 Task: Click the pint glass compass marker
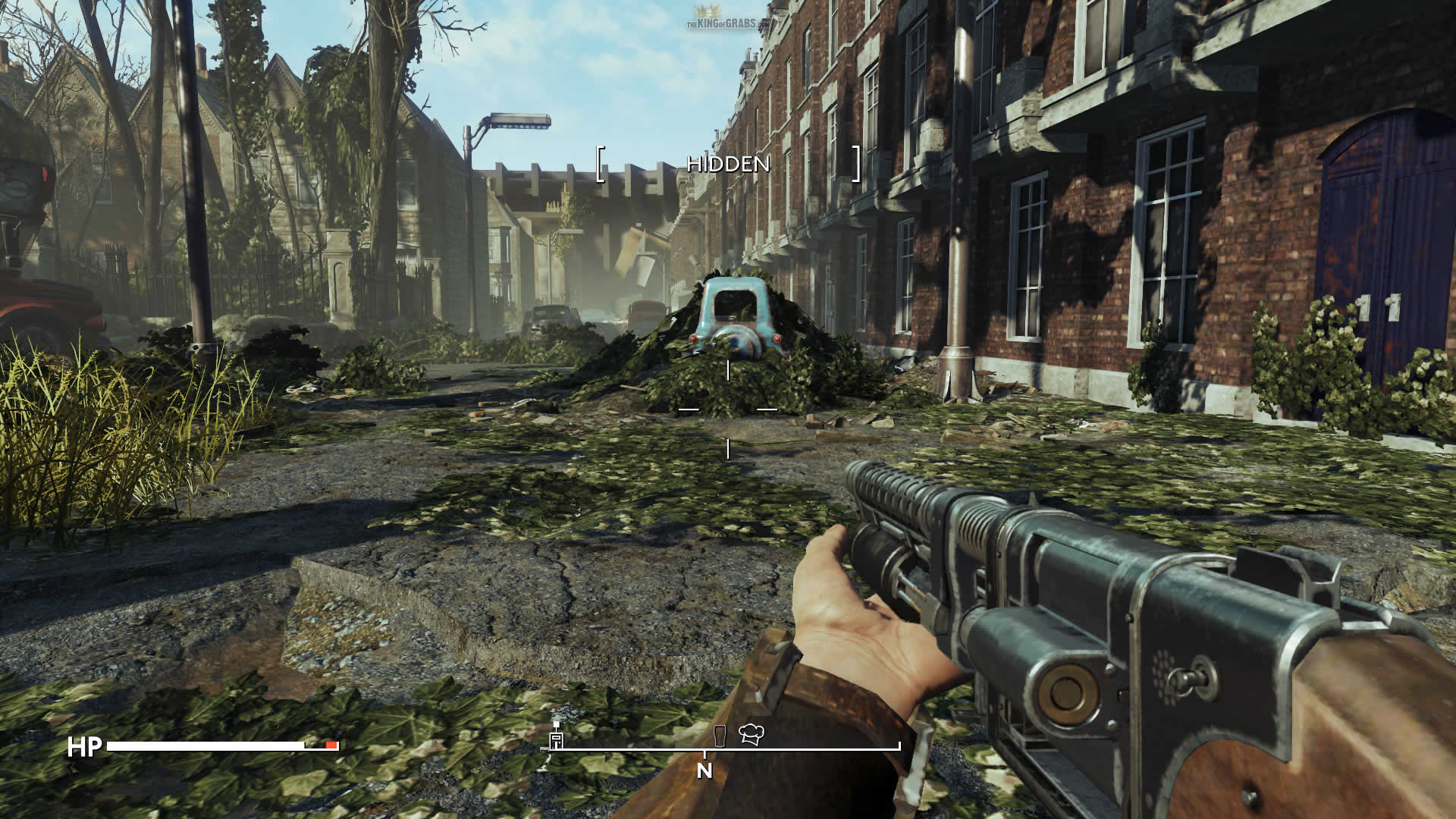click(720, 735)
